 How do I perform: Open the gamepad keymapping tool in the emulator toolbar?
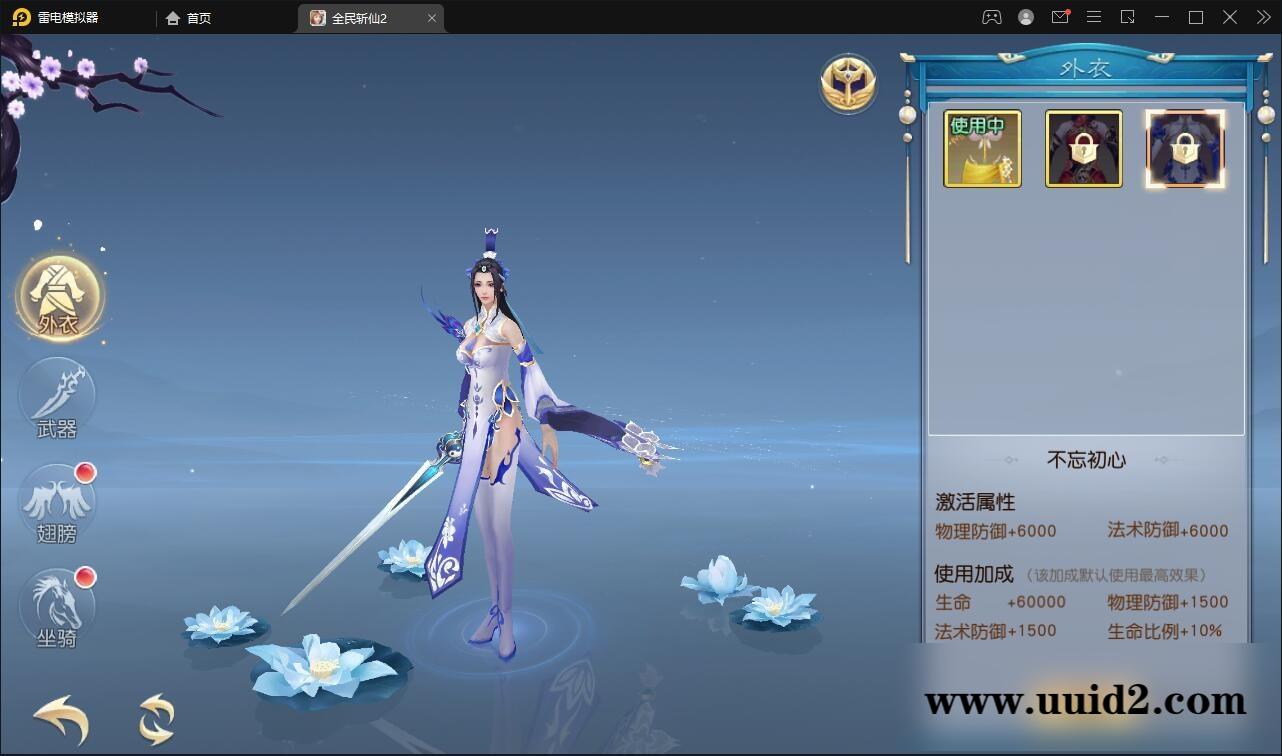991,17
